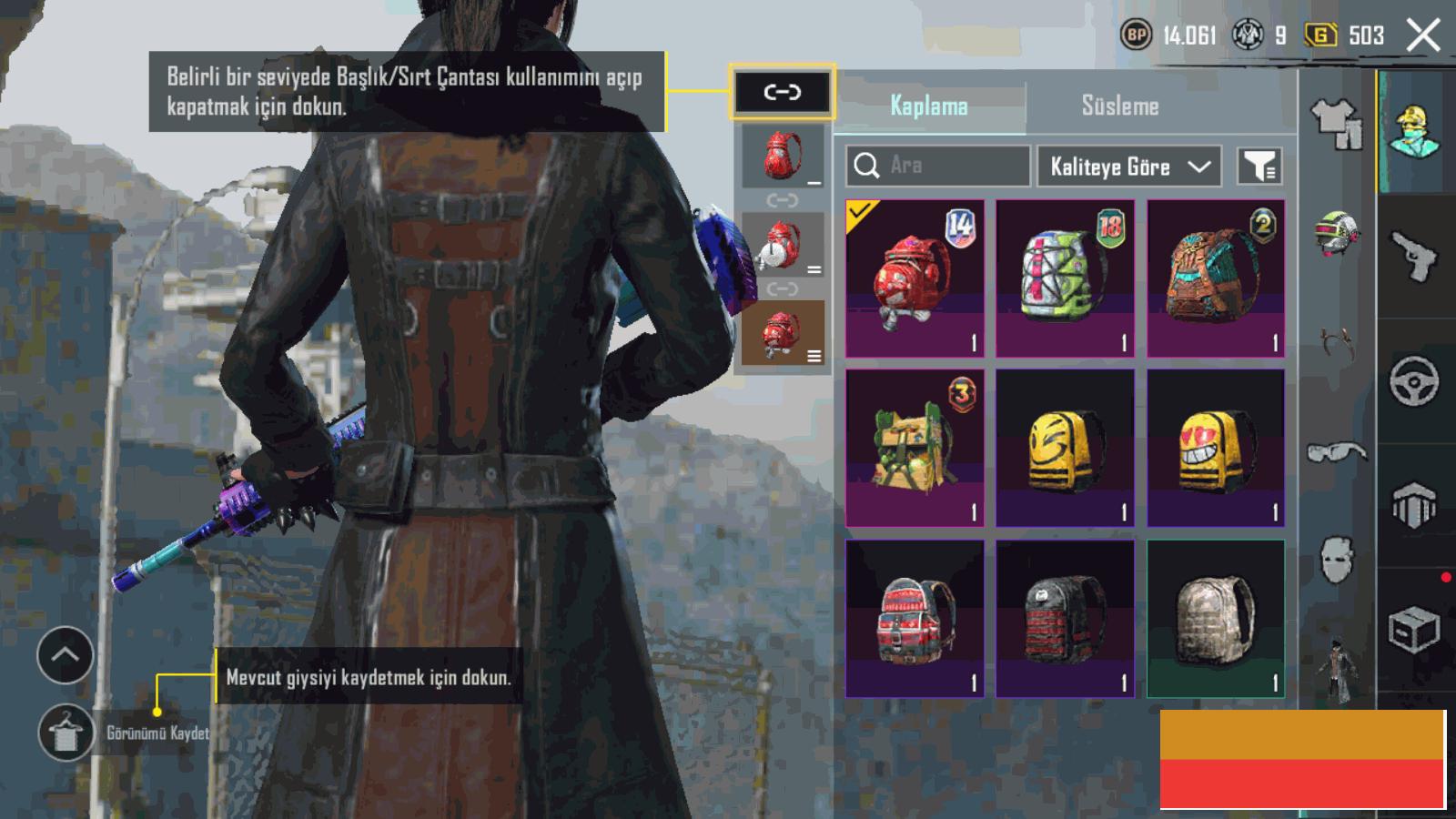1456x819 pixels.
Task: Select the red level 14 backpack skin
Action: (x=915, y=278)
